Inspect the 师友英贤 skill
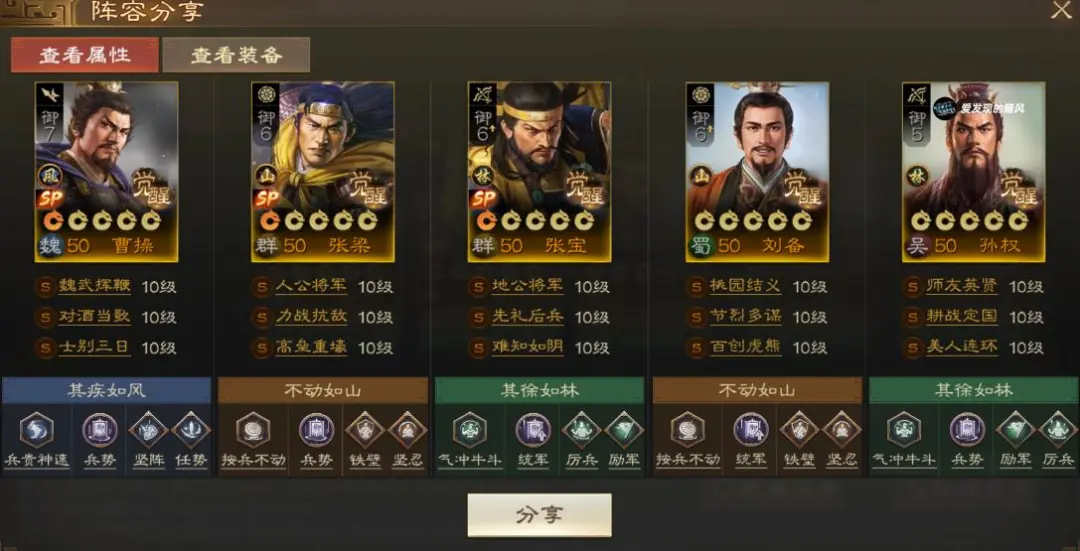1080x551 pixels. pyautogui.click(x=962, y=287)
